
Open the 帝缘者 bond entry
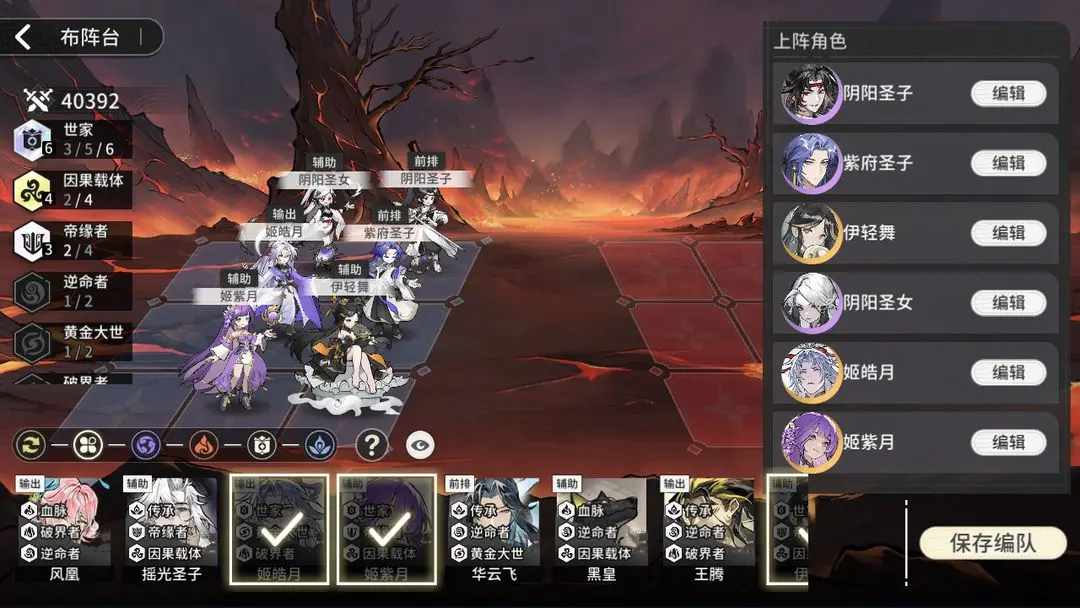pos(72,241)
